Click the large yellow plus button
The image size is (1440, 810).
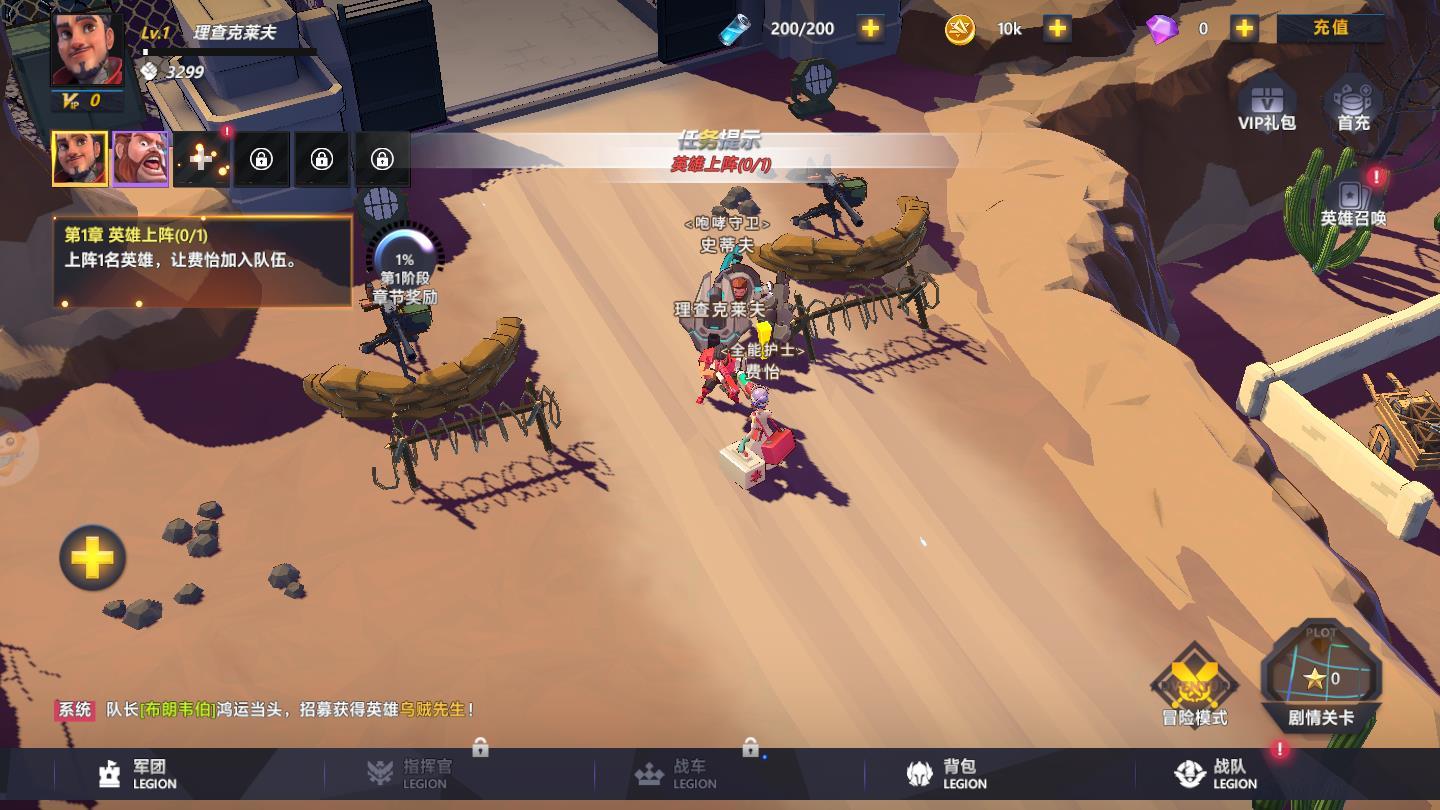(x=92, y=558)
